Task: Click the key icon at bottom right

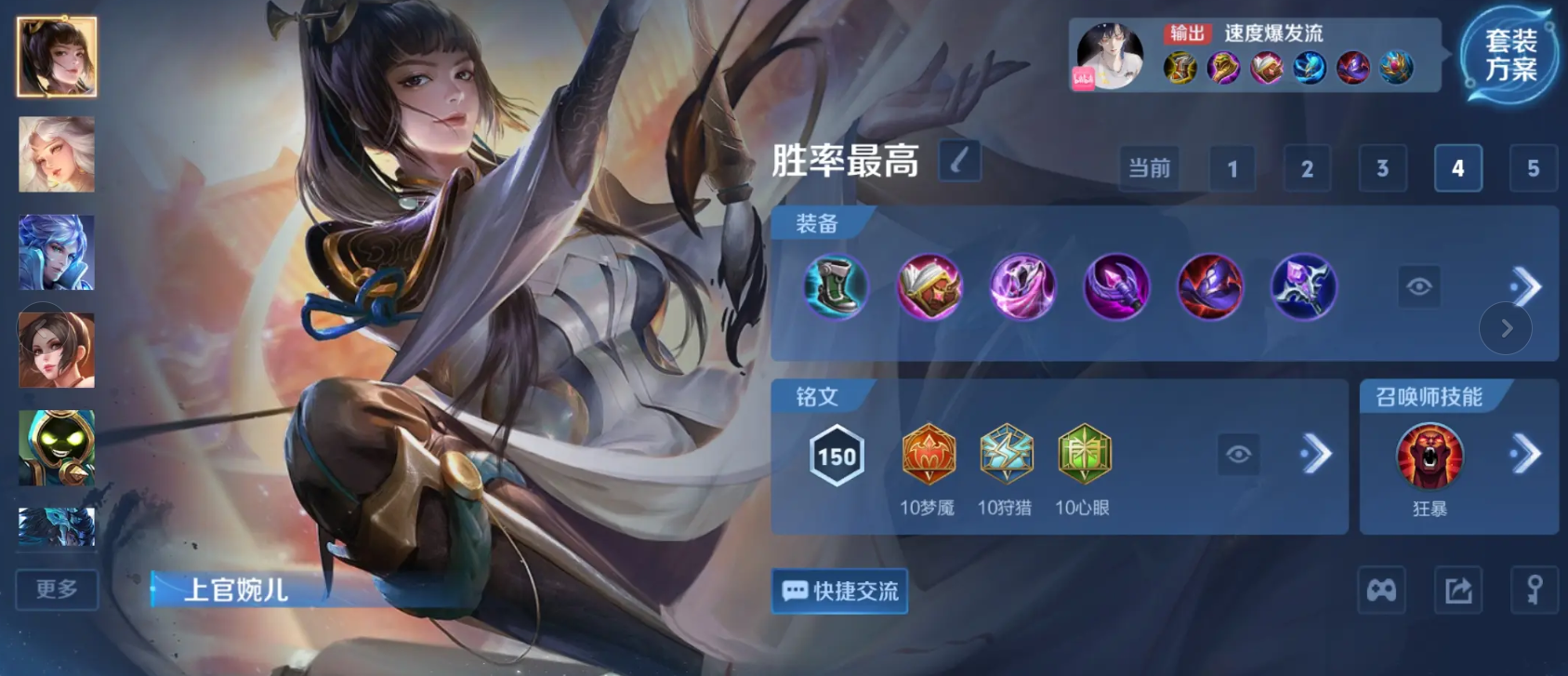Action: tap(1535, 590)
